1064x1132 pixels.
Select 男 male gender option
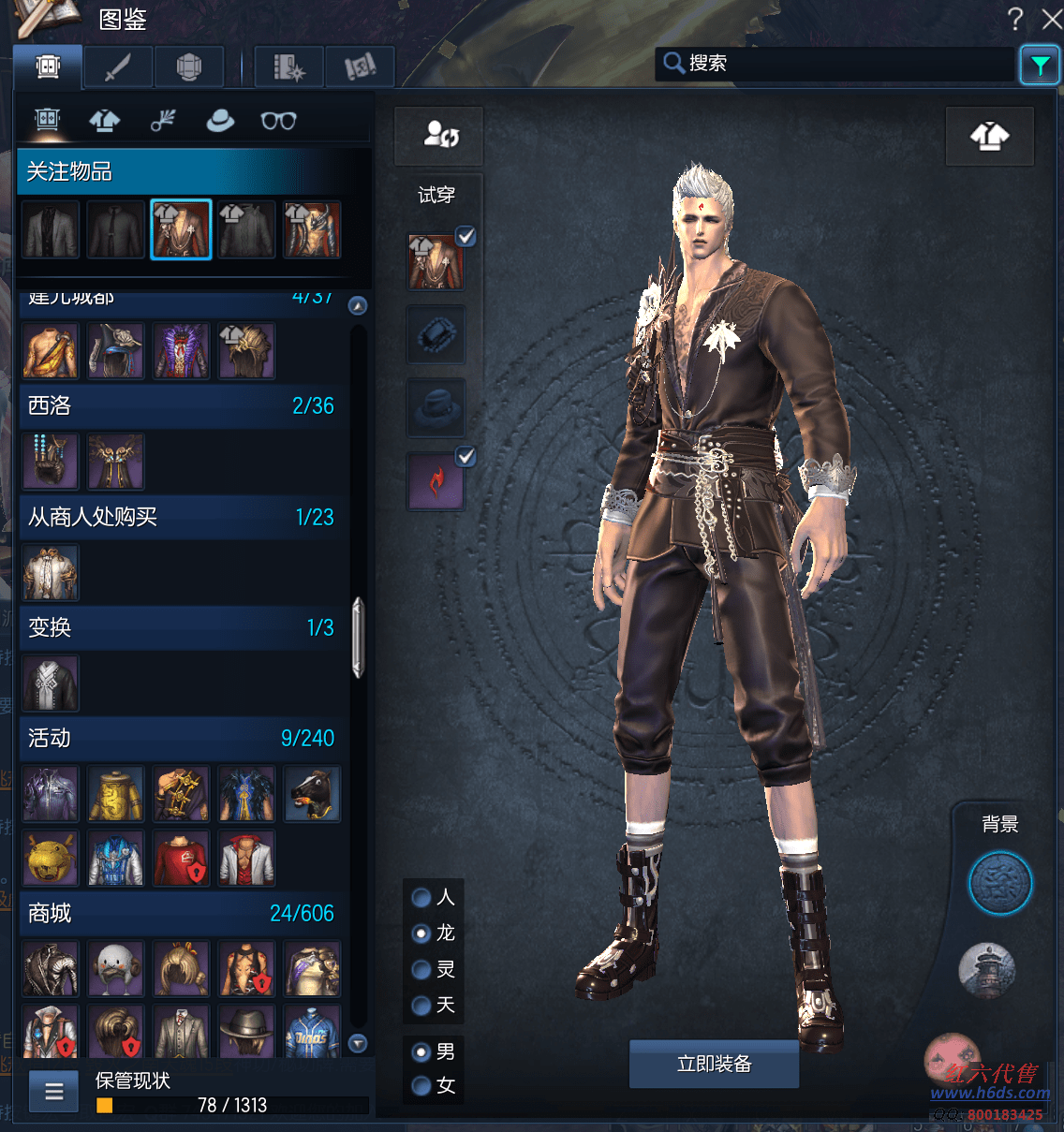click(422, 1052)
